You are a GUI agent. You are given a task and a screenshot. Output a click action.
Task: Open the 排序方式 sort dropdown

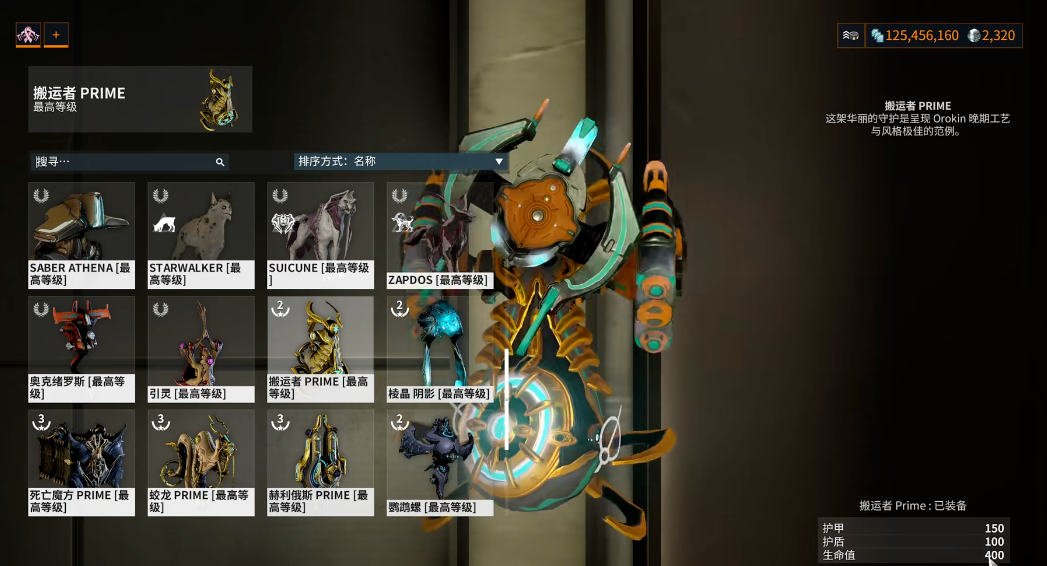tap(400, 161)
